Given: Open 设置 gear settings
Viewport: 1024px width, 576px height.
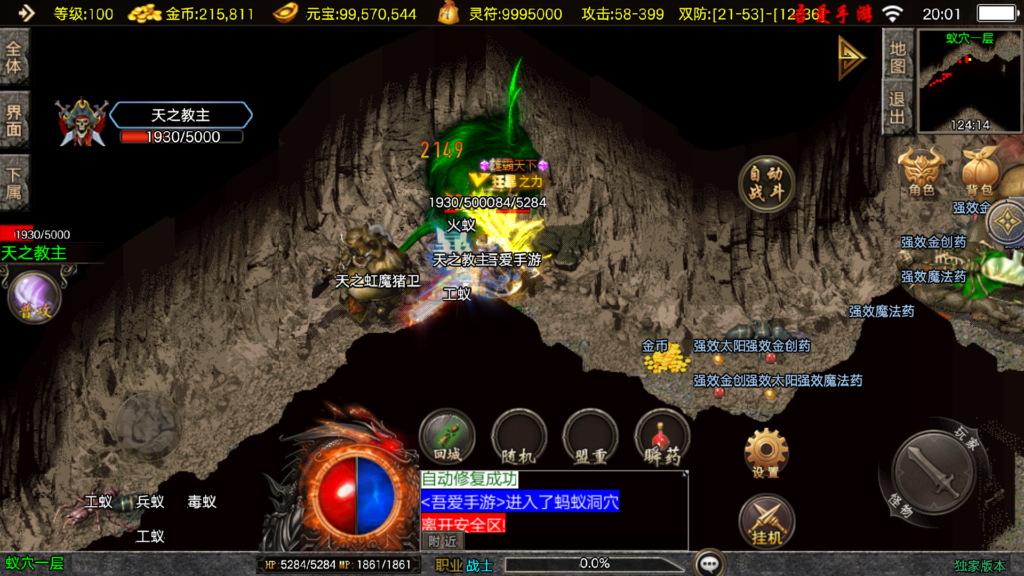Looking at the screenshot, I should 766,453.
